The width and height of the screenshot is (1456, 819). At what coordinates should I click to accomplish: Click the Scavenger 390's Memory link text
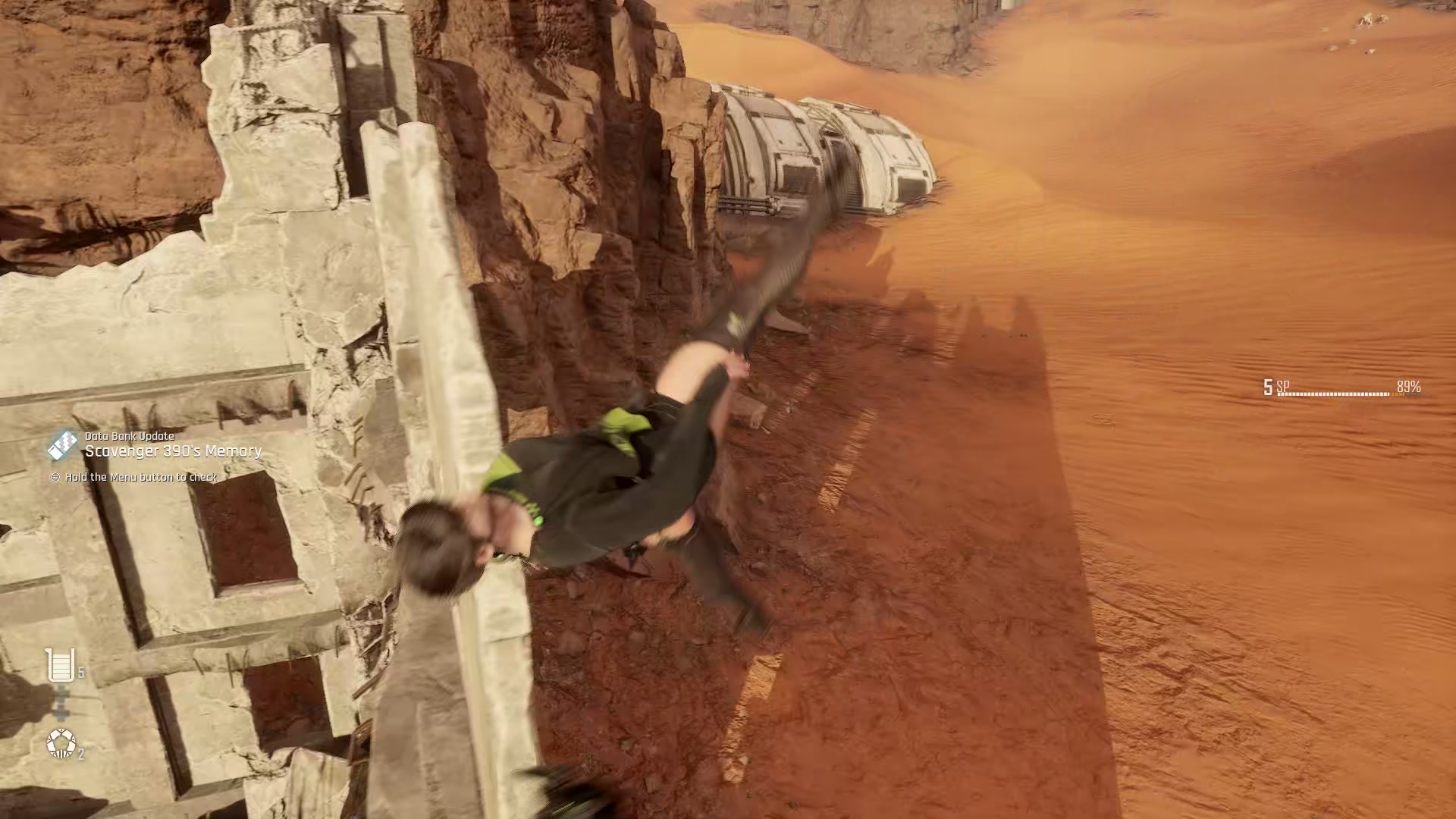pyautogui.click(x=173, y=452)
